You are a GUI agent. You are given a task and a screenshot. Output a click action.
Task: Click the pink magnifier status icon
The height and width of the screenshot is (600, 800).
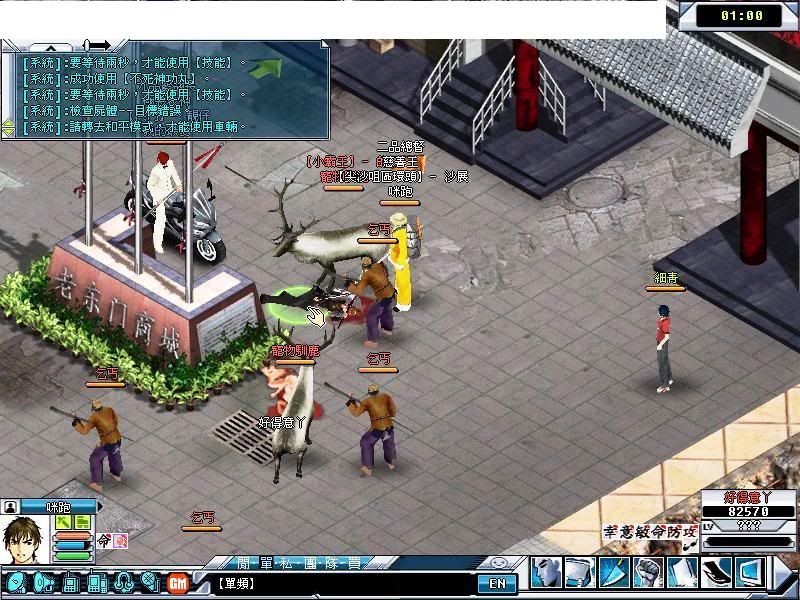121,541
